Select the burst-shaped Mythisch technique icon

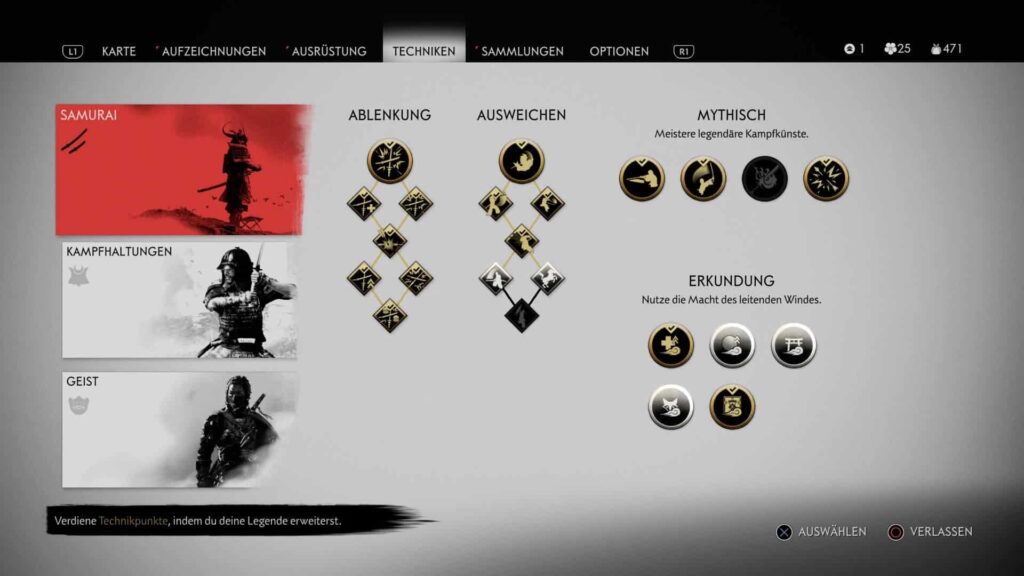pyautogui.click(x=826, y=179)
